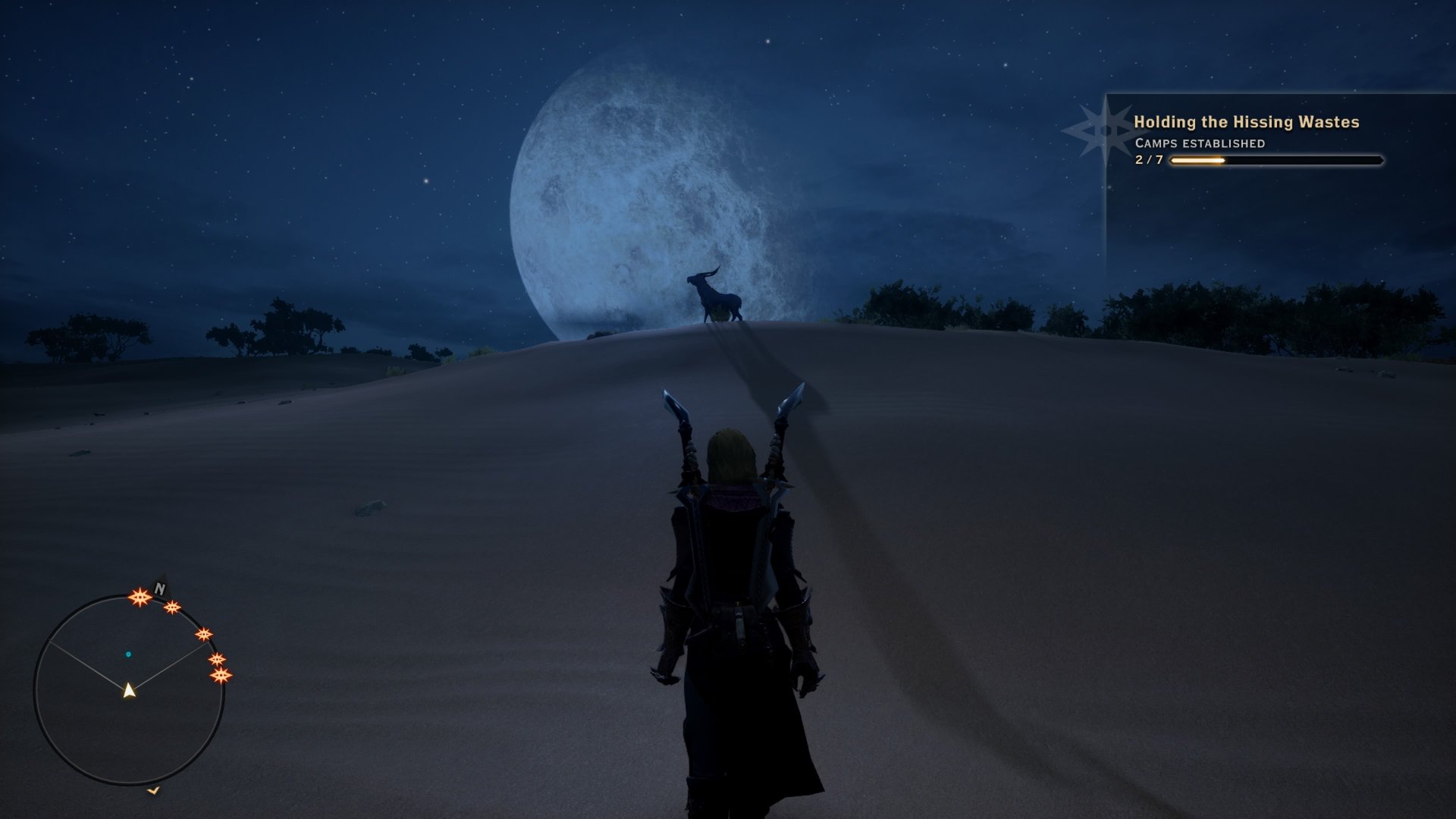Toggle quest tracking for Holding the Hissing Wastes

1247,120
